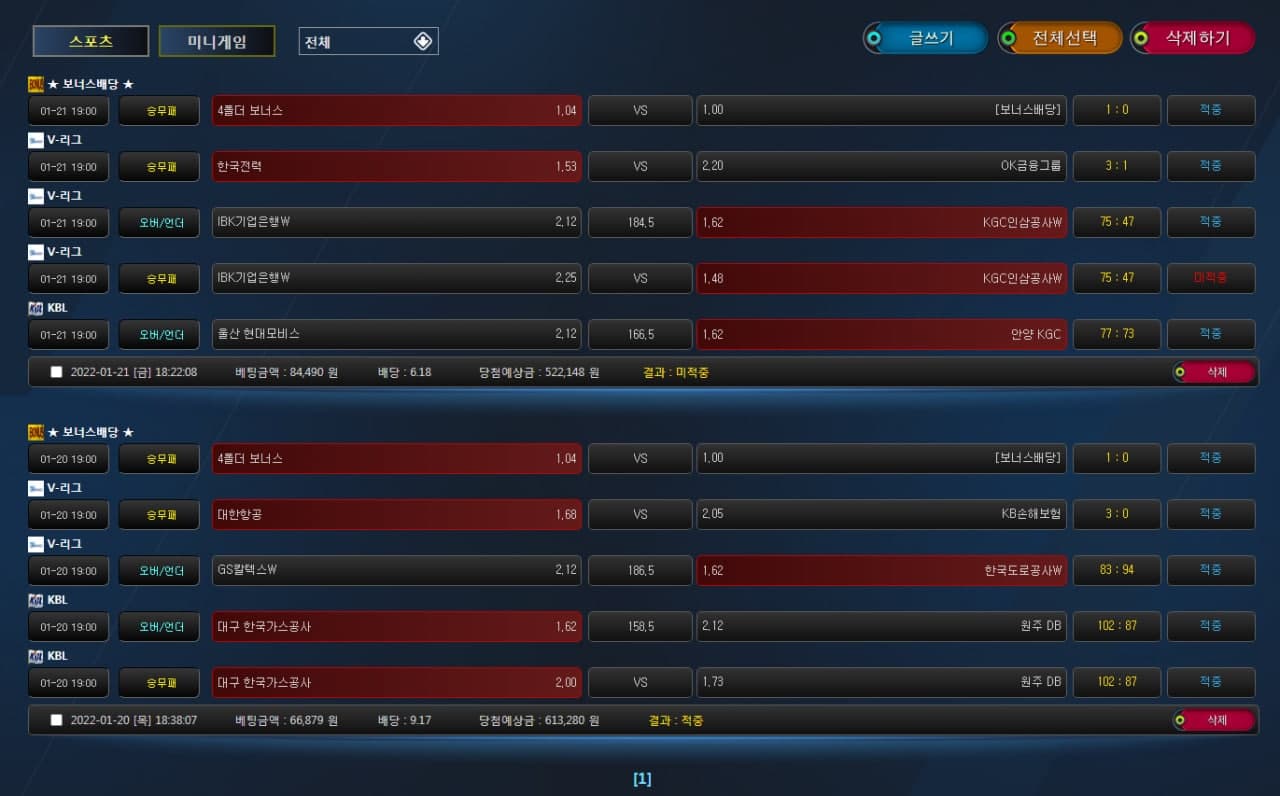
Task: Click the KB손해보험 odds cell
Action: click(x=881, y=514)
